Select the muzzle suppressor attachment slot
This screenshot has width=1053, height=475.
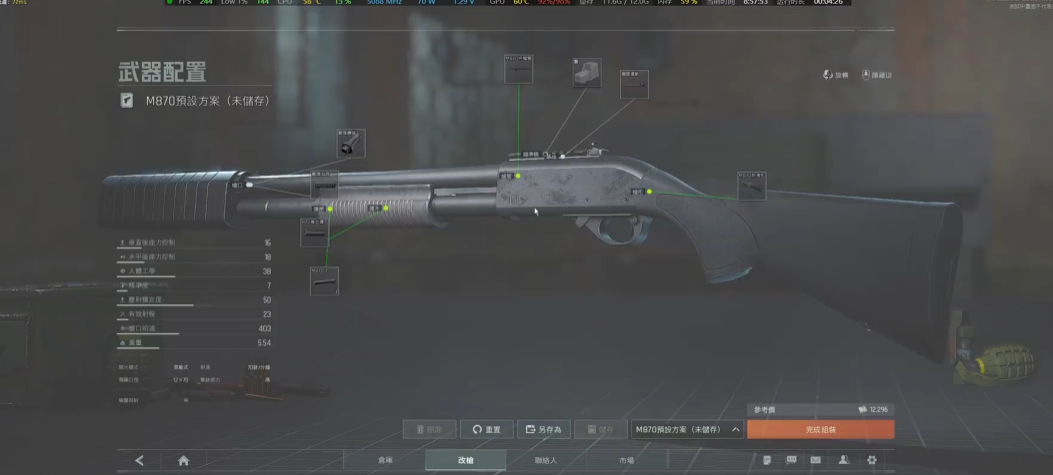(350, 143)
